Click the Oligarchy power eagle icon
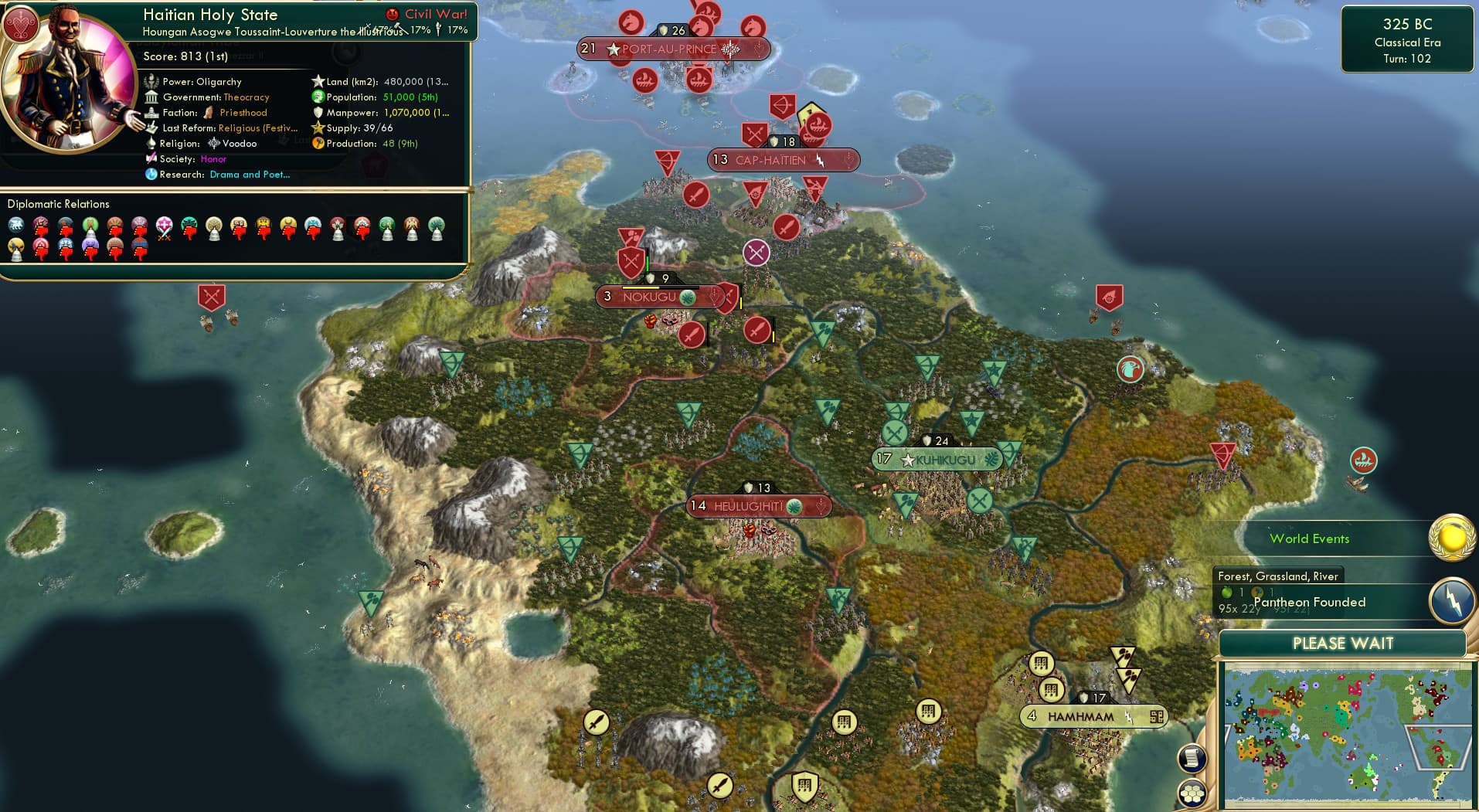 pyautogui.click(x=152, y=81)
